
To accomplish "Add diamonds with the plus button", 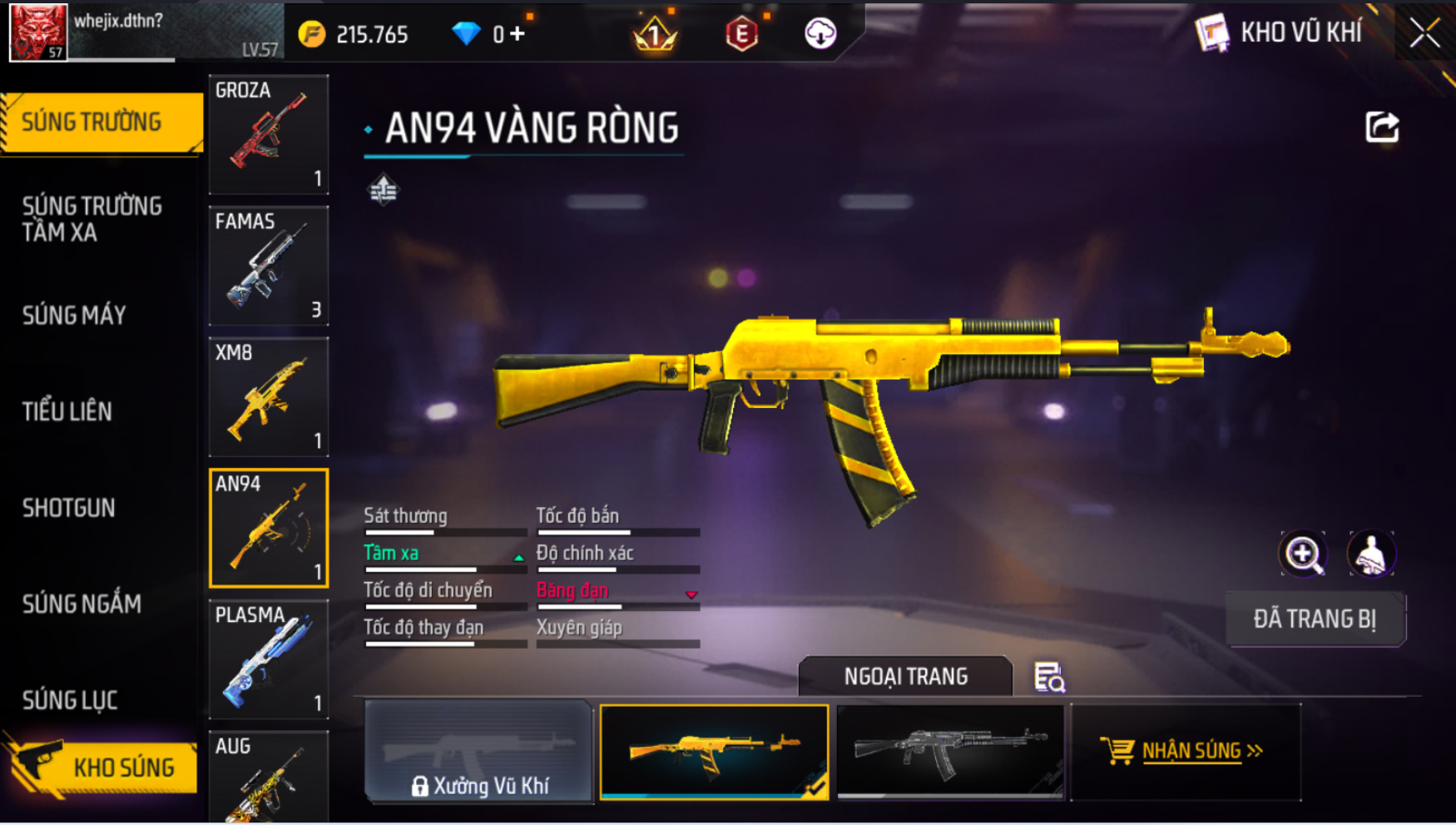I will (518, 34).
